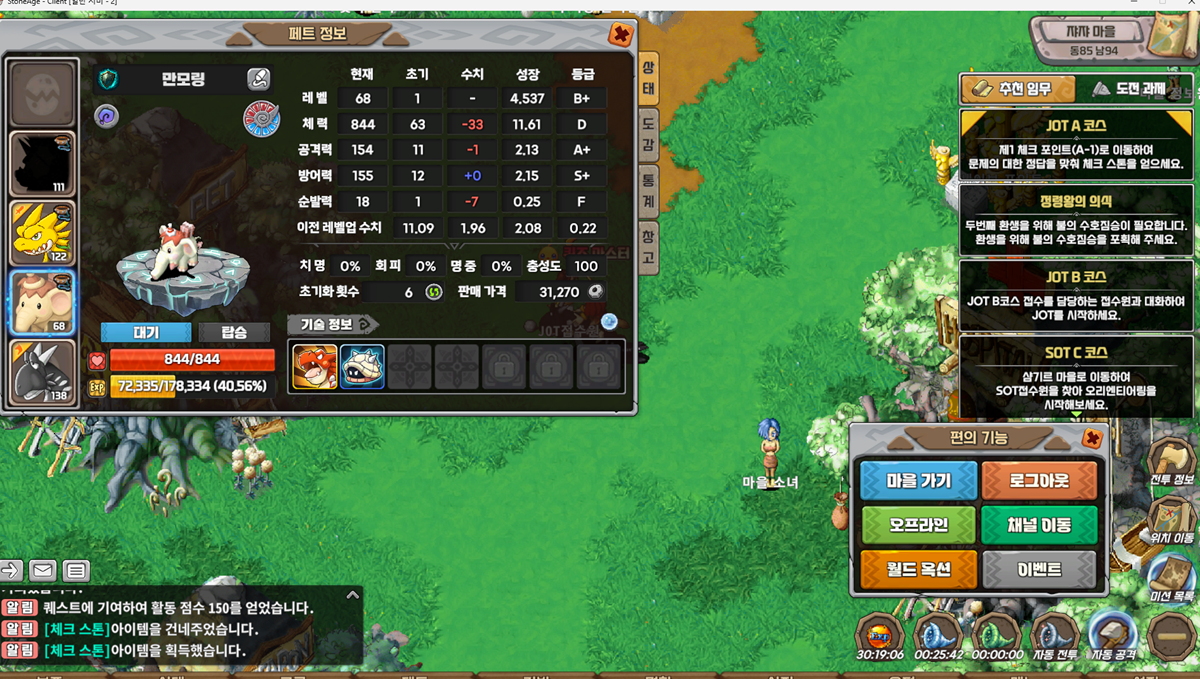This screenshot has height=679, width=1200.
Task: Open the mail envelope icon above chat
Action: click(42, 571)
